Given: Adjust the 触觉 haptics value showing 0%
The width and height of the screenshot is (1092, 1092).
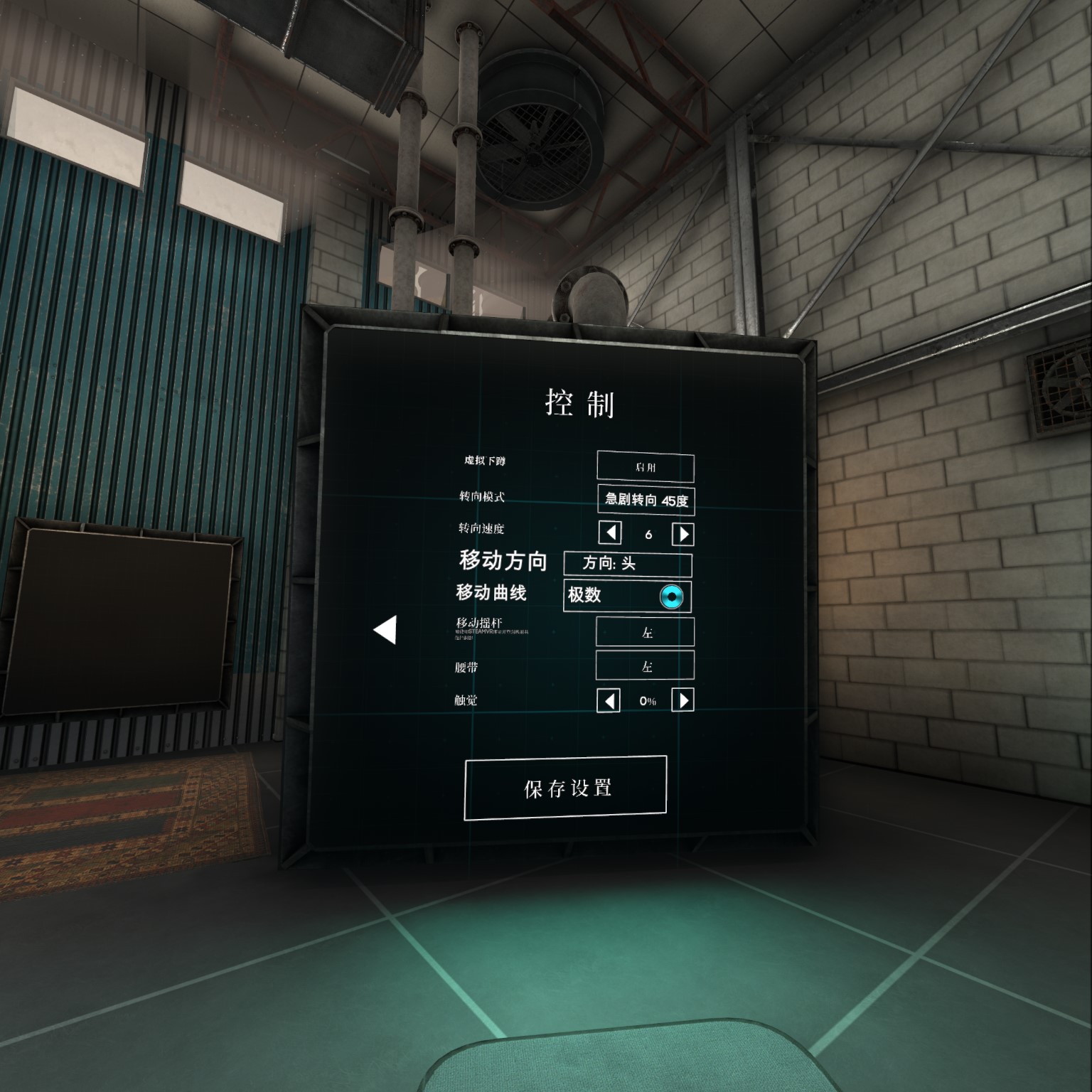Looking at the screenshot, I should coord(647,700).
